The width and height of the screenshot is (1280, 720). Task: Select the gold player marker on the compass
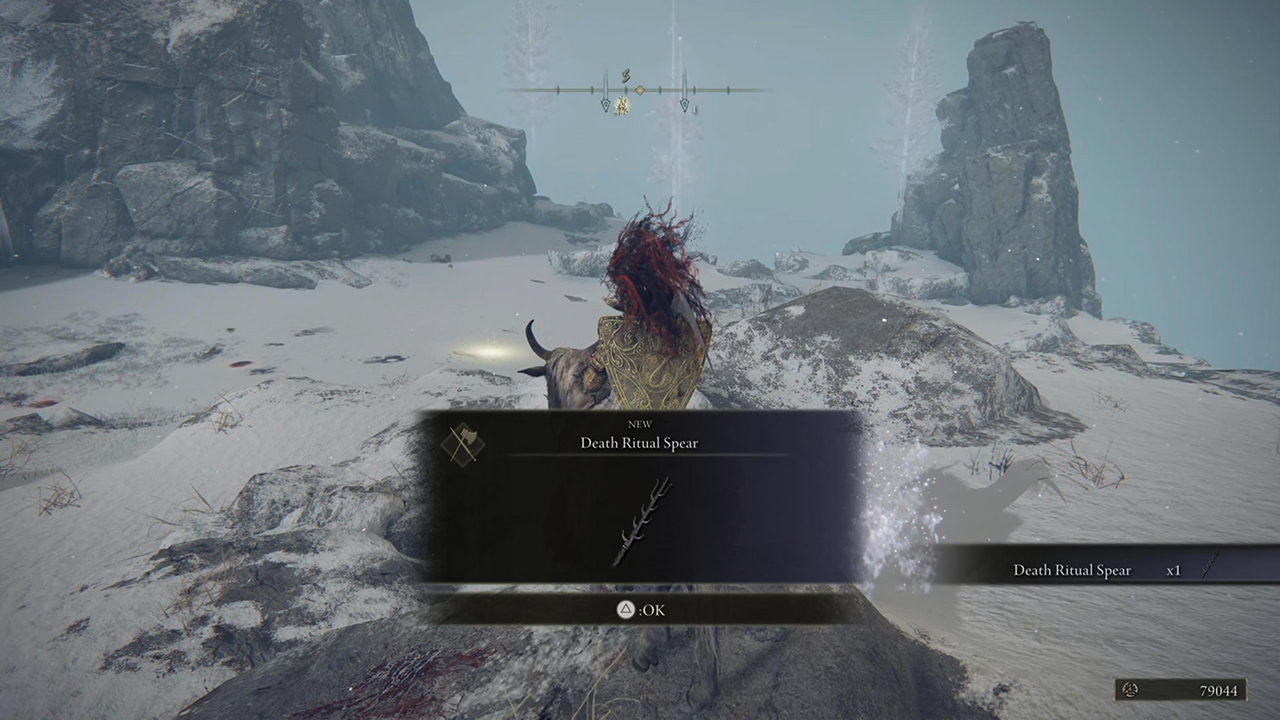pyautogui.click(x=621, y=105)
